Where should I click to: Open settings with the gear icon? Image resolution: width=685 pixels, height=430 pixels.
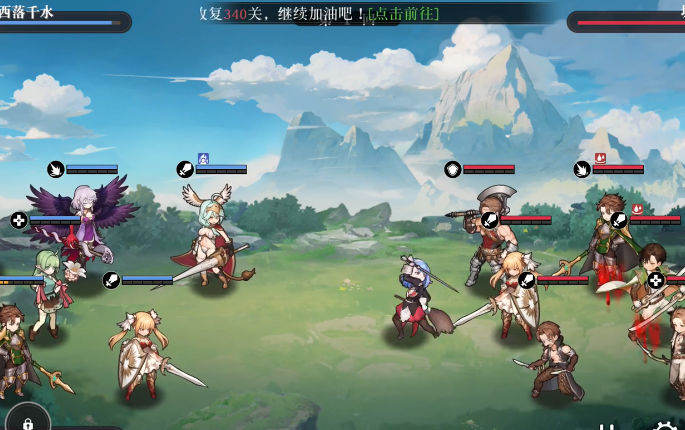tap(665, 425)
